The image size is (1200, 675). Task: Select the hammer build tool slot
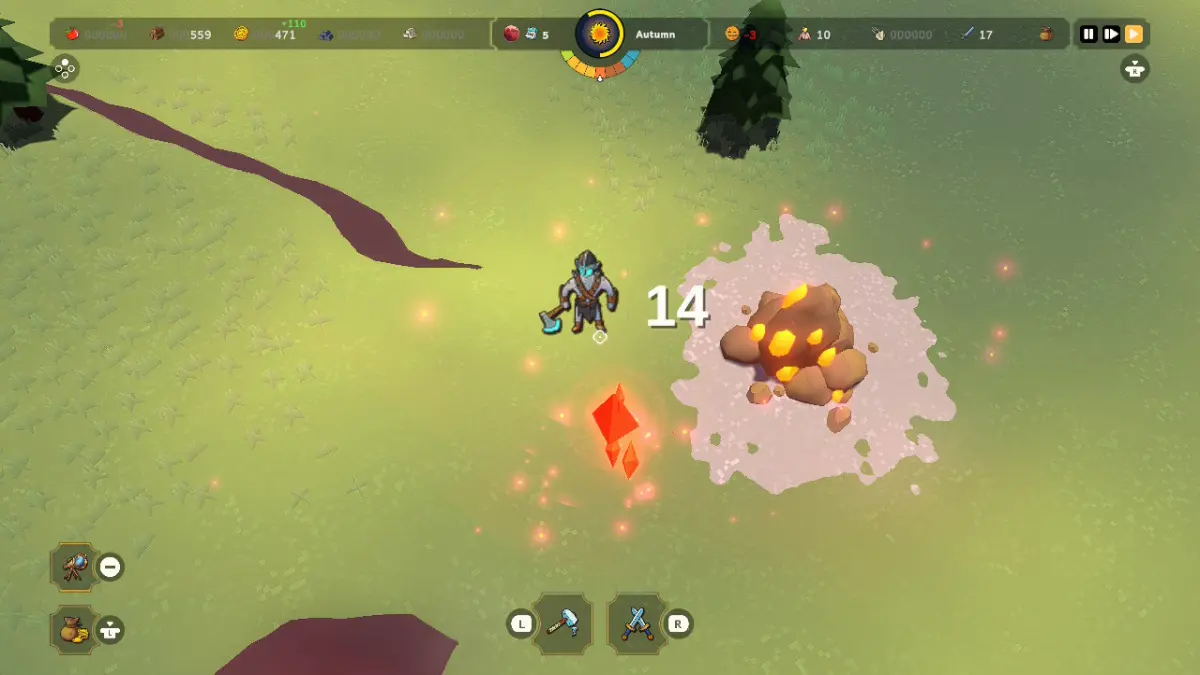(563, 624)
